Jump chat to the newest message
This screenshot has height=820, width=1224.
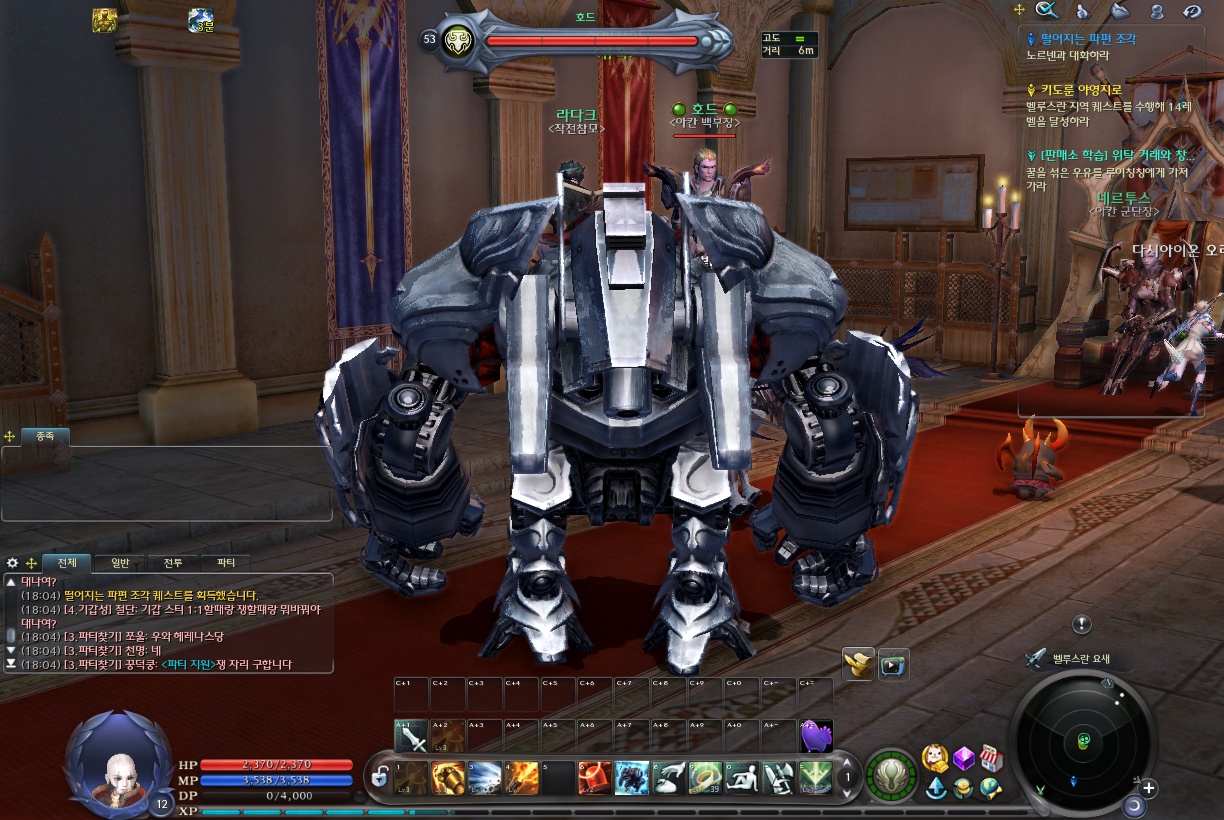(11, 664)
